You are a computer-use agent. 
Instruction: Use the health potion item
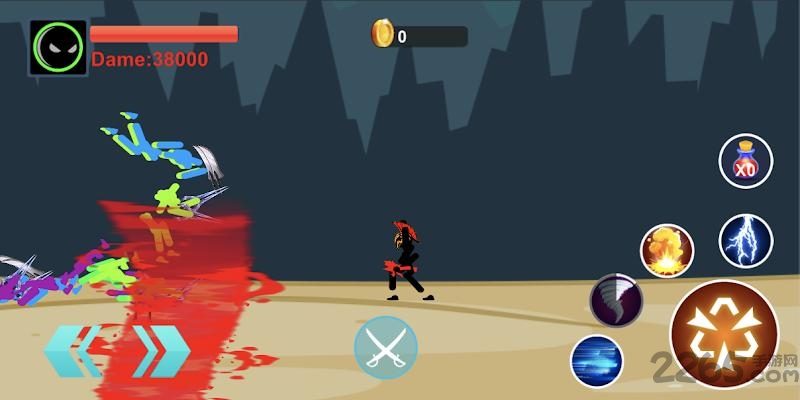(x=745, y=161)
